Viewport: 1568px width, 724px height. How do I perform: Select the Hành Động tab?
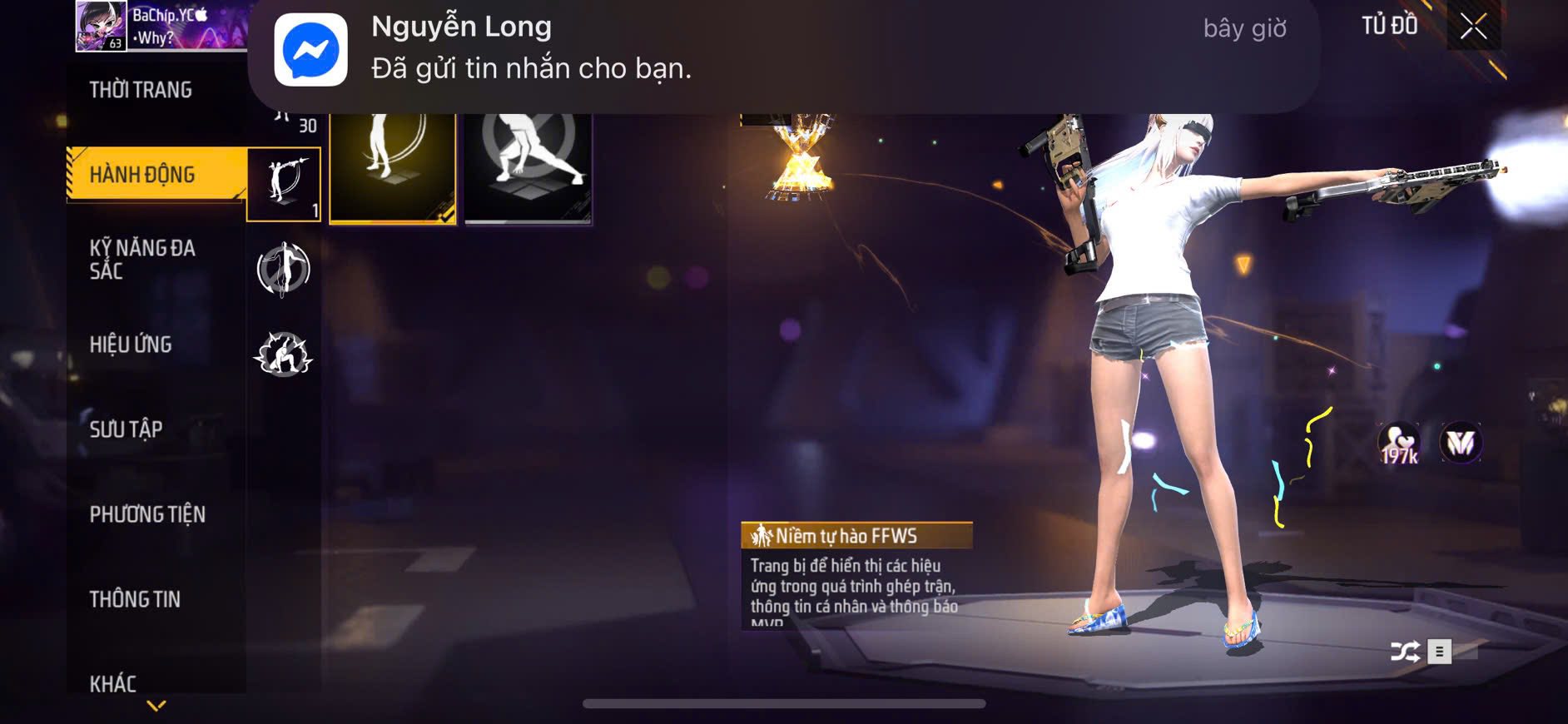[x=142, y=175]
